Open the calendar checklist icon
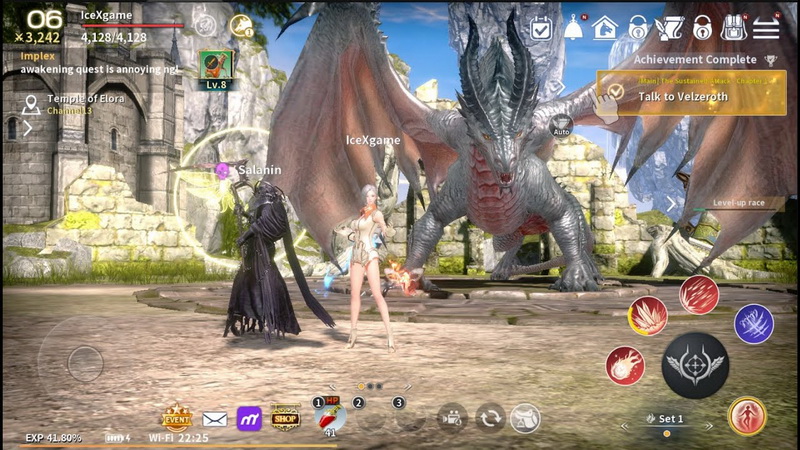The width and height of the screenshot is (800, 450). point(541,28)
